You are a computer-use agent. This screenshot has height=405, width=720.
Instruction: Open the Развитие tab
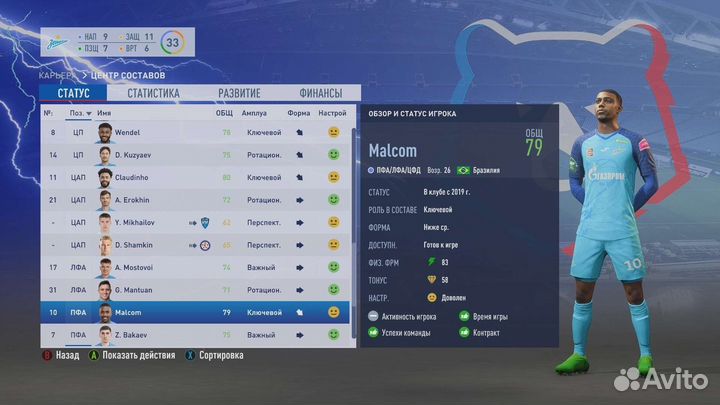coord(239,93)
